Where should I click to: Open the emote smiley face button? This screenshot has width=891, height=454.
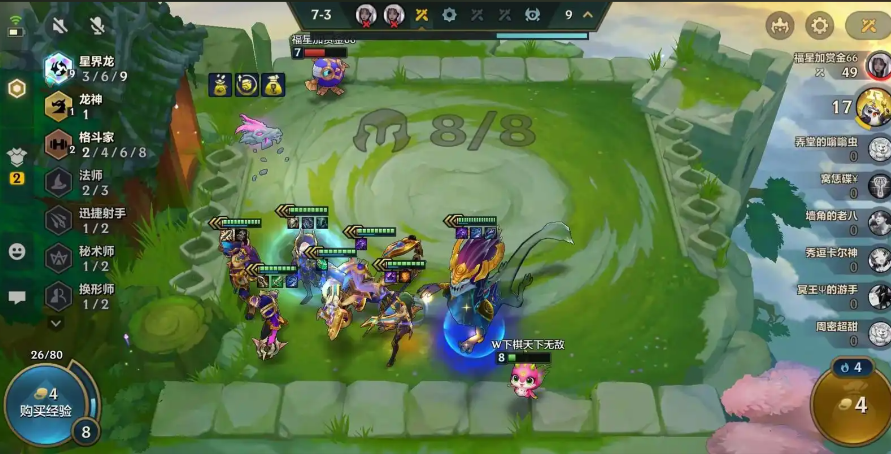click(17, 251)
